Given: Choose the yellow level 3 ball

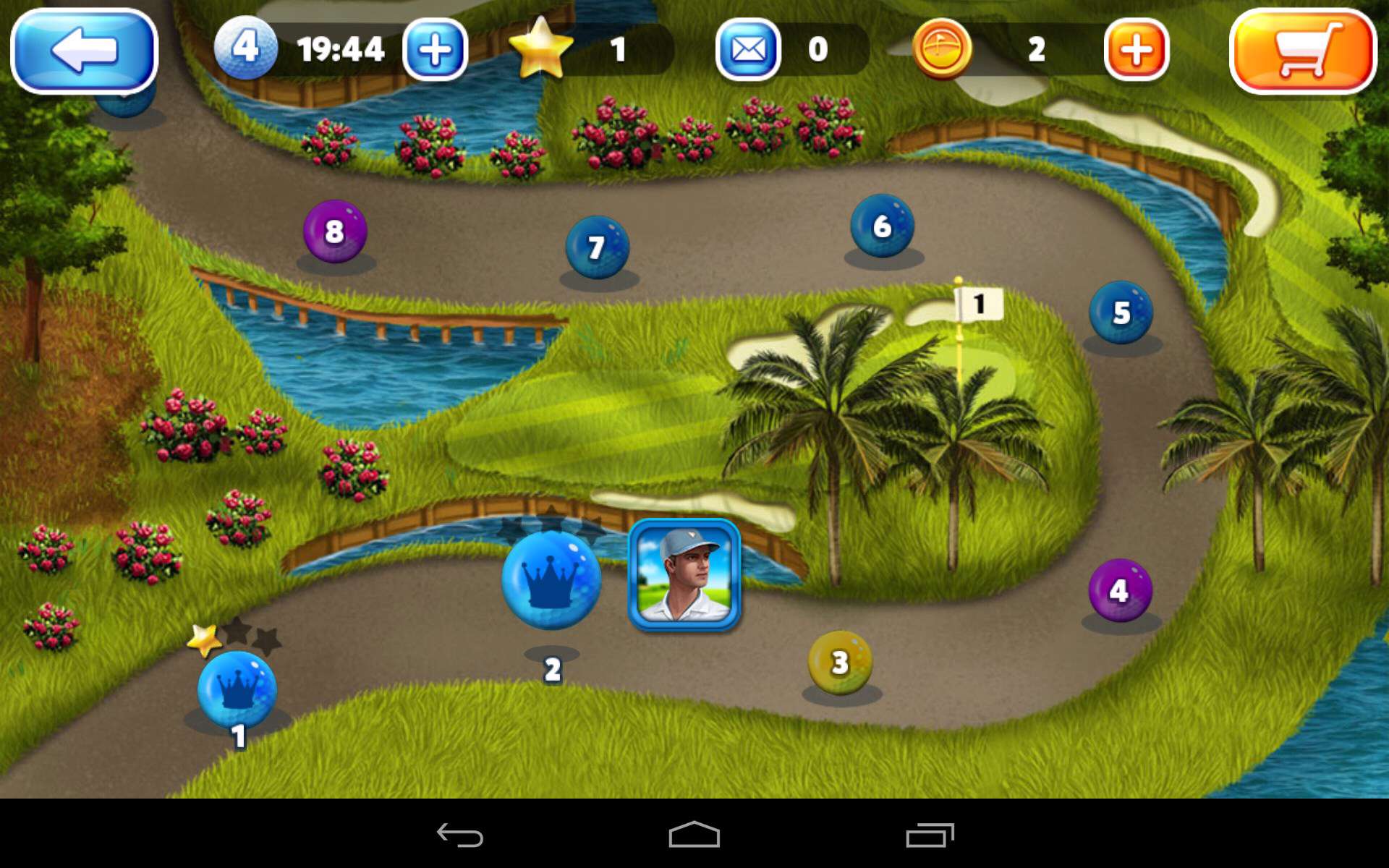Looking at the screenshot, I should click(839, 662).
